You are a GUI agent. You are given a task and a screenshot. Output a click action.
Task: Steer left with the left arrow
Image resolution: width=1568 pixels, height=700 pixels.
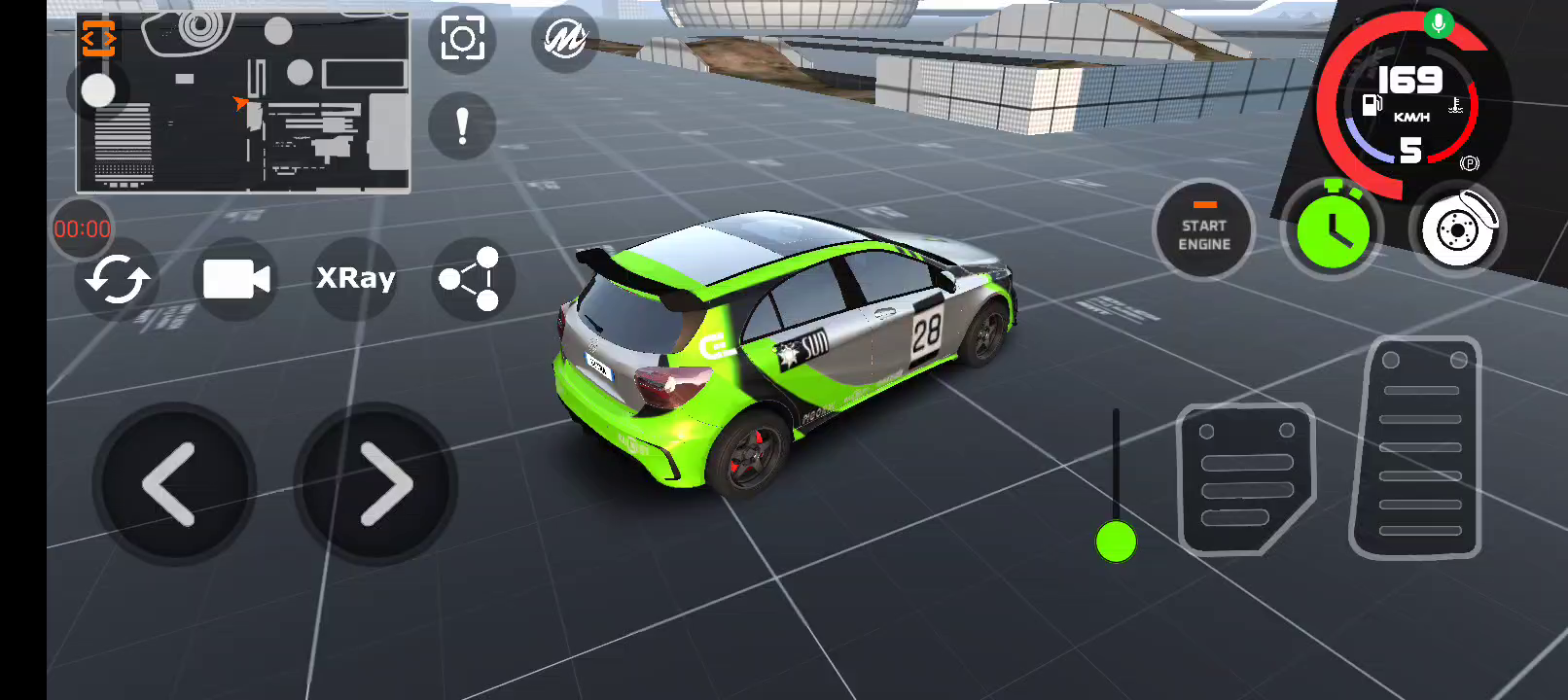(x=173, y=483)
